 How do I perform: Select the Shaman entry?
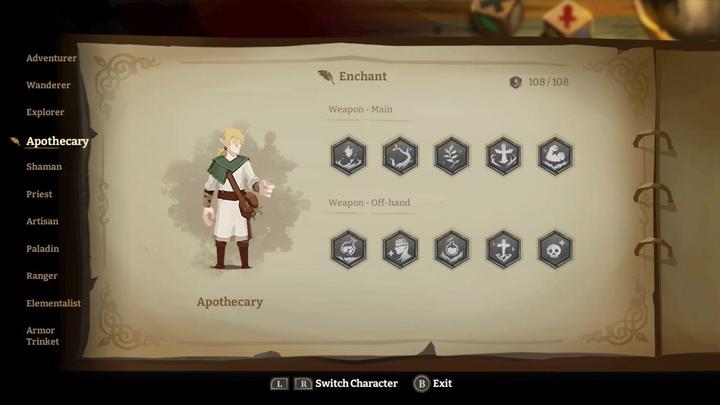(x=44, y=167)
